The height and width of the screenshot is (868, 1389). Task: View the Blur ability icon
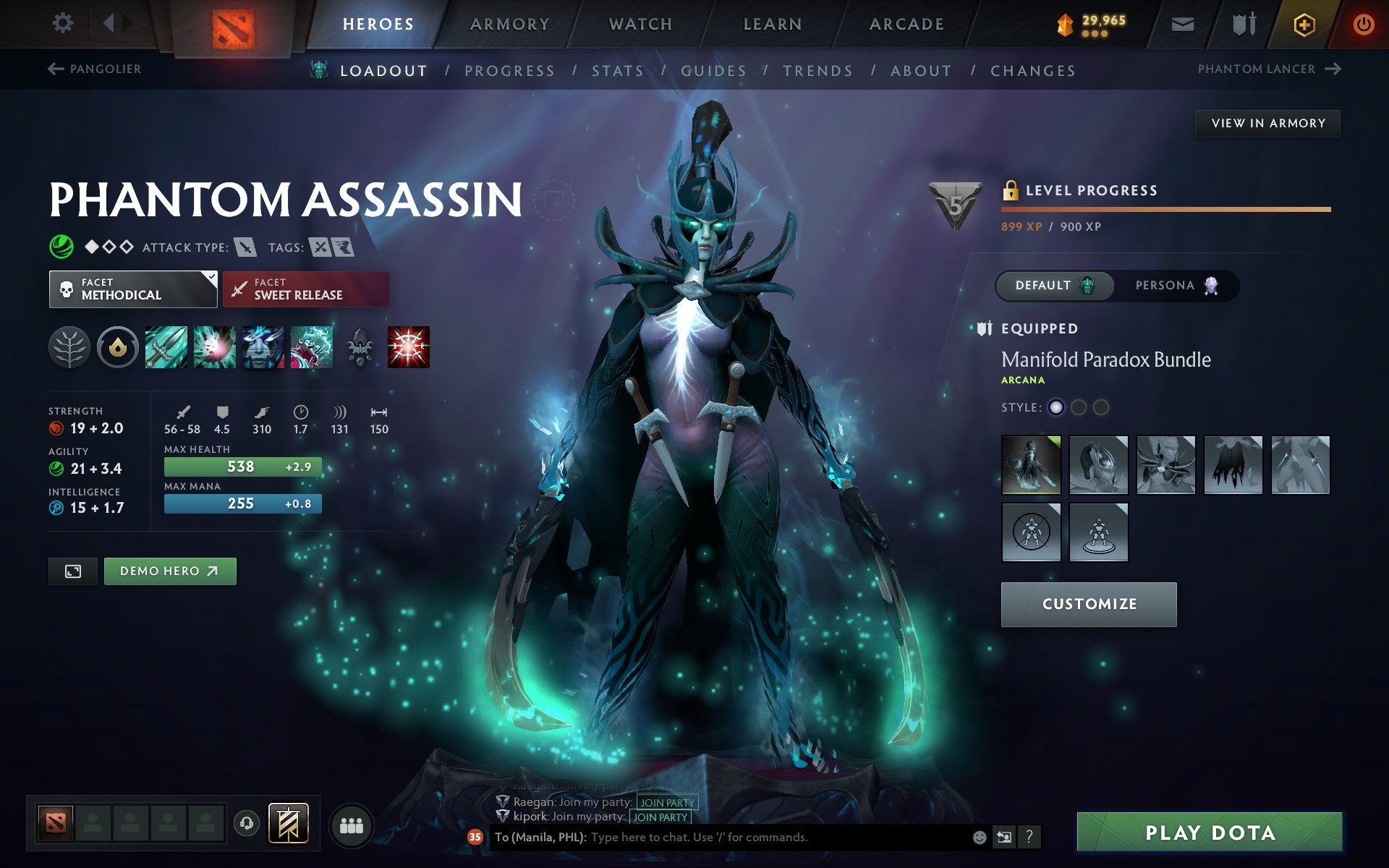pos(263,347)
